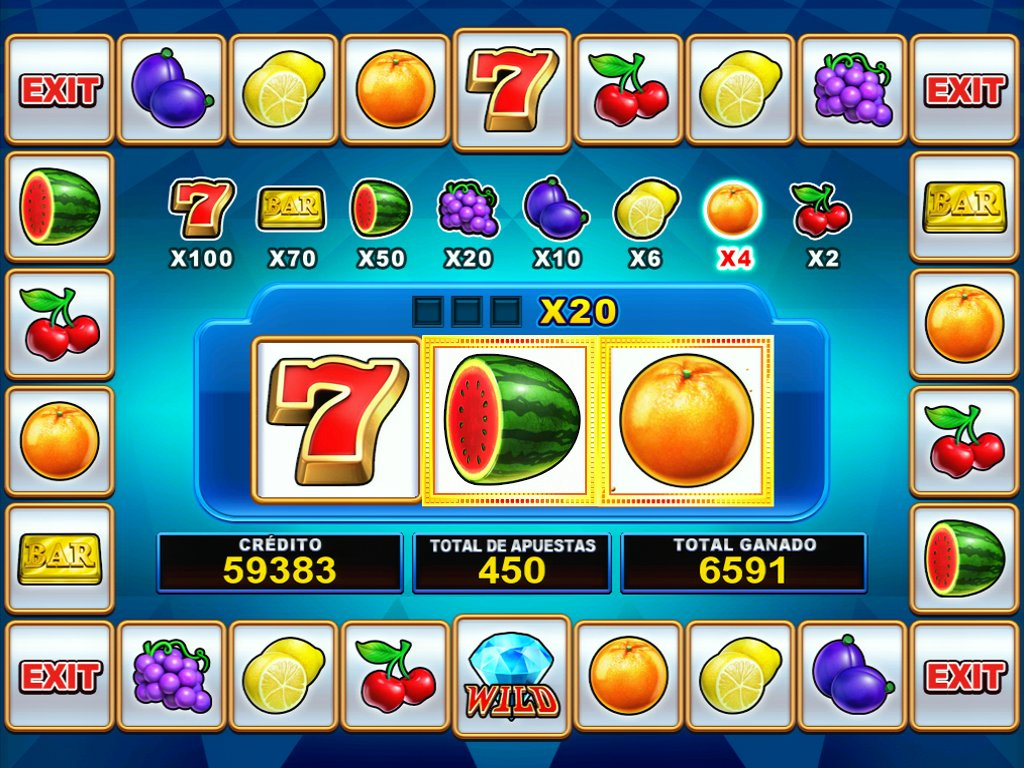Choose the red seven tile in the outer ring
Viewport: 1024px width, 768px height.
click(x=512, y=88)
